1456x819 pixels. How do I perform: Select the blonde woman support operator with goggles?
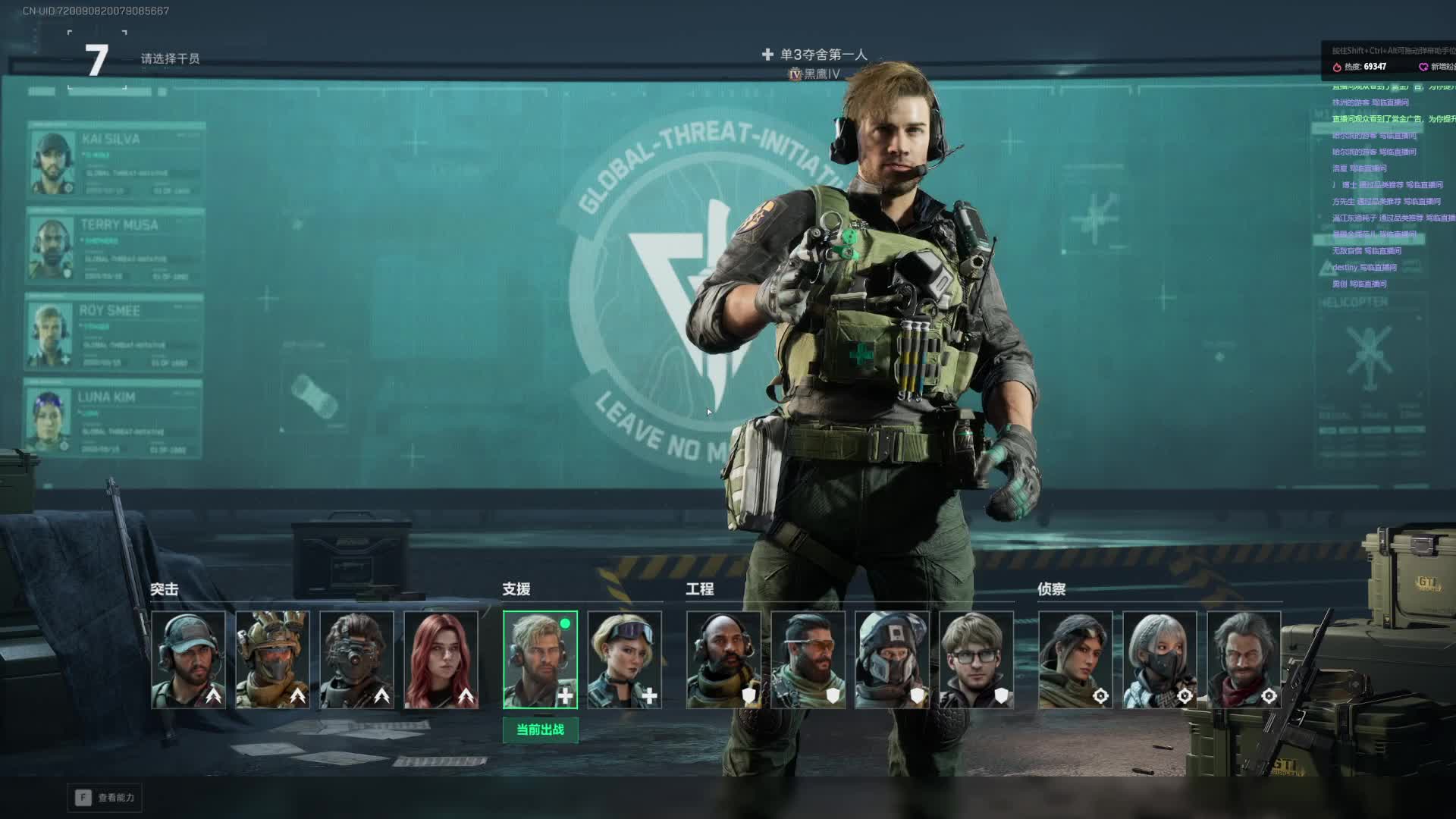[x=624, y=660]
